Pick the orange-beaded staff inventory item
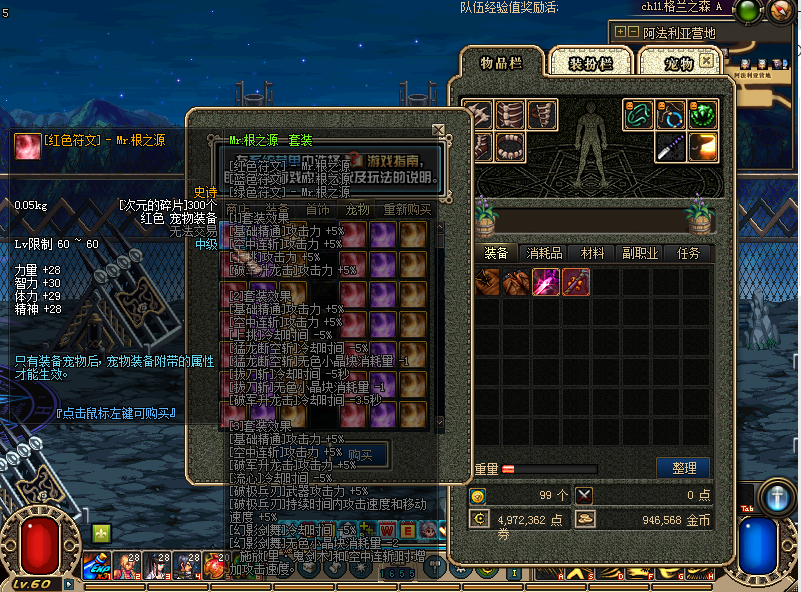 point(576,282)
